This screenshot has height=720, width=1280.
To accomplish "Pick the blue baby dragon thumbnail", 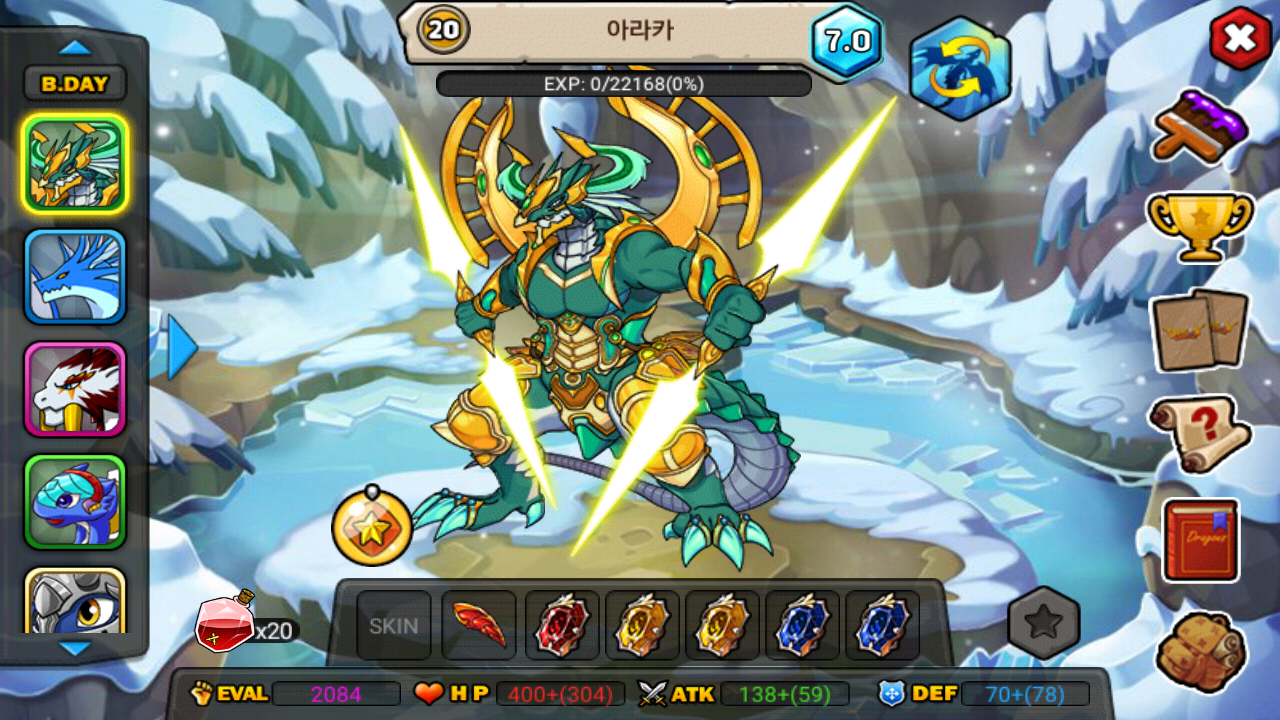I will tap(75, 502).
